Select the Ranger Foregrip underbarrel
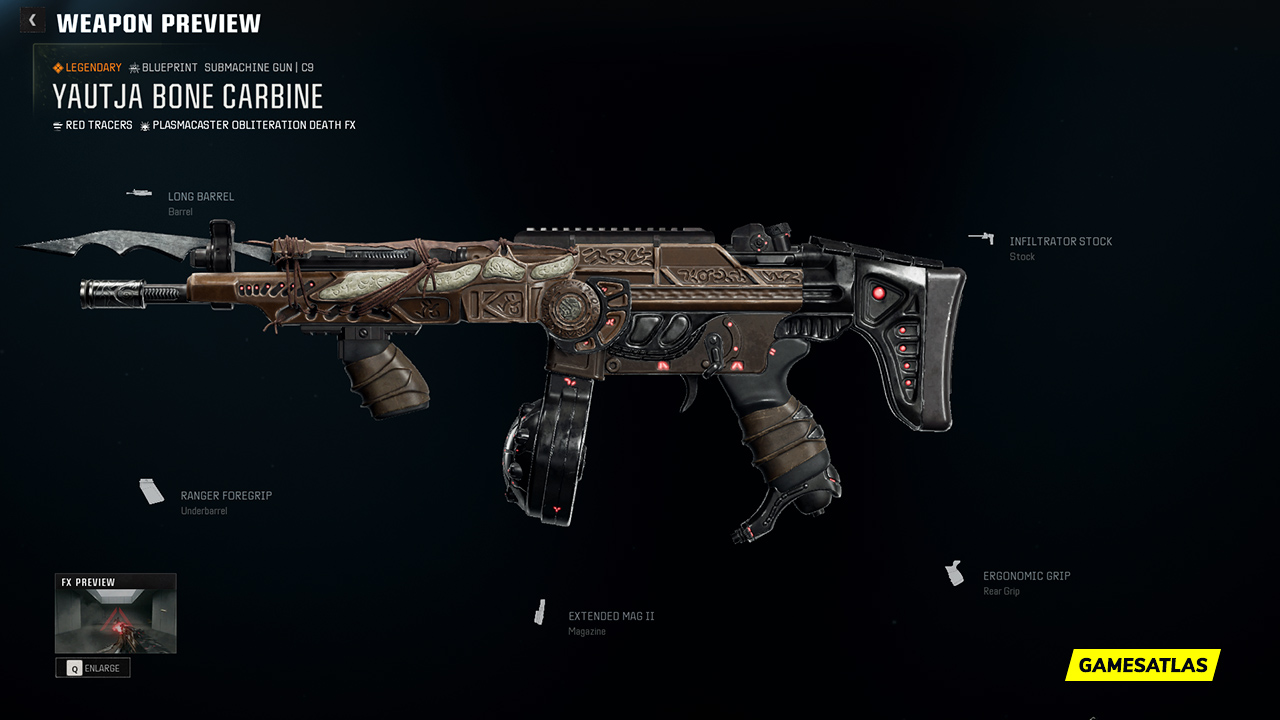1280x720 pixels. (225, 496)
